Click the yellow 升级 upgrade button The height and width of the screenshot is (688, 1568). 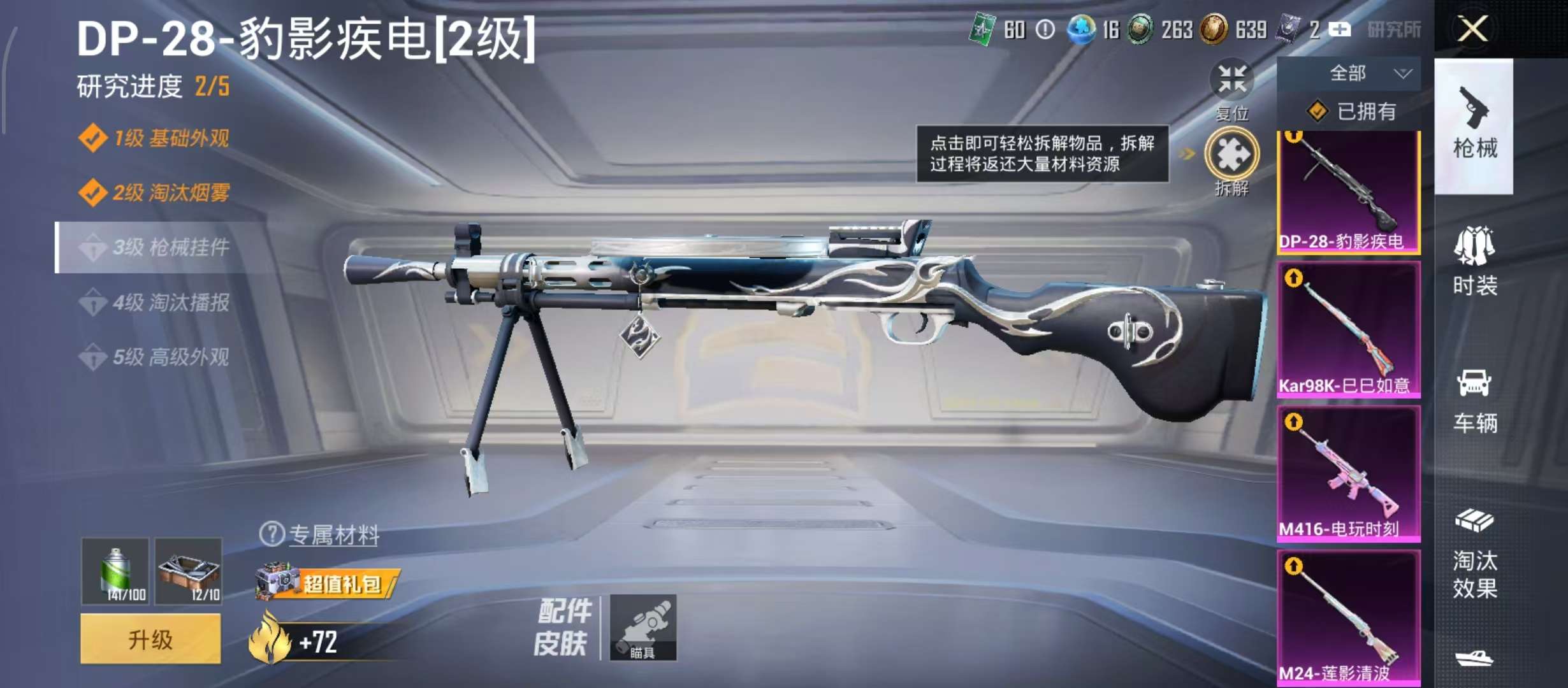[150, 639]
